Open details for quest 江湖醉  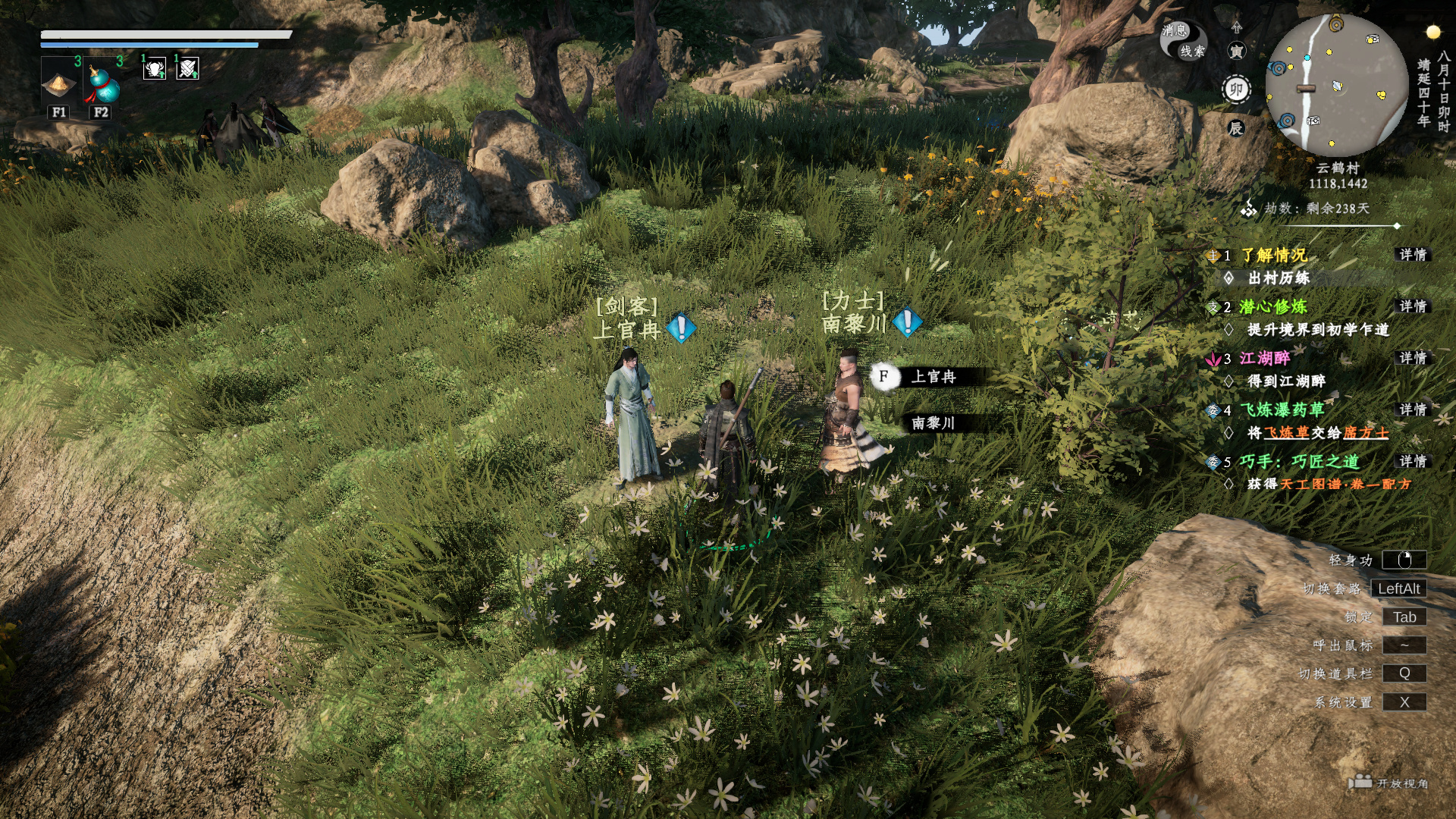coord(1413,358)
